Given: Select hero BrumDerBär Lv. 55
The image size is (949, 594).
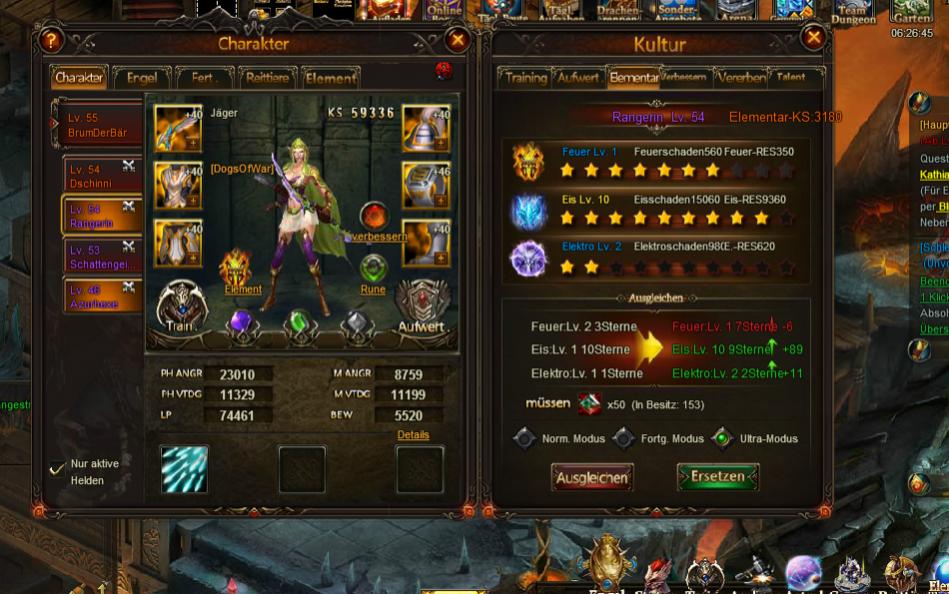Looking at the screenshot, I should [96, 125].
